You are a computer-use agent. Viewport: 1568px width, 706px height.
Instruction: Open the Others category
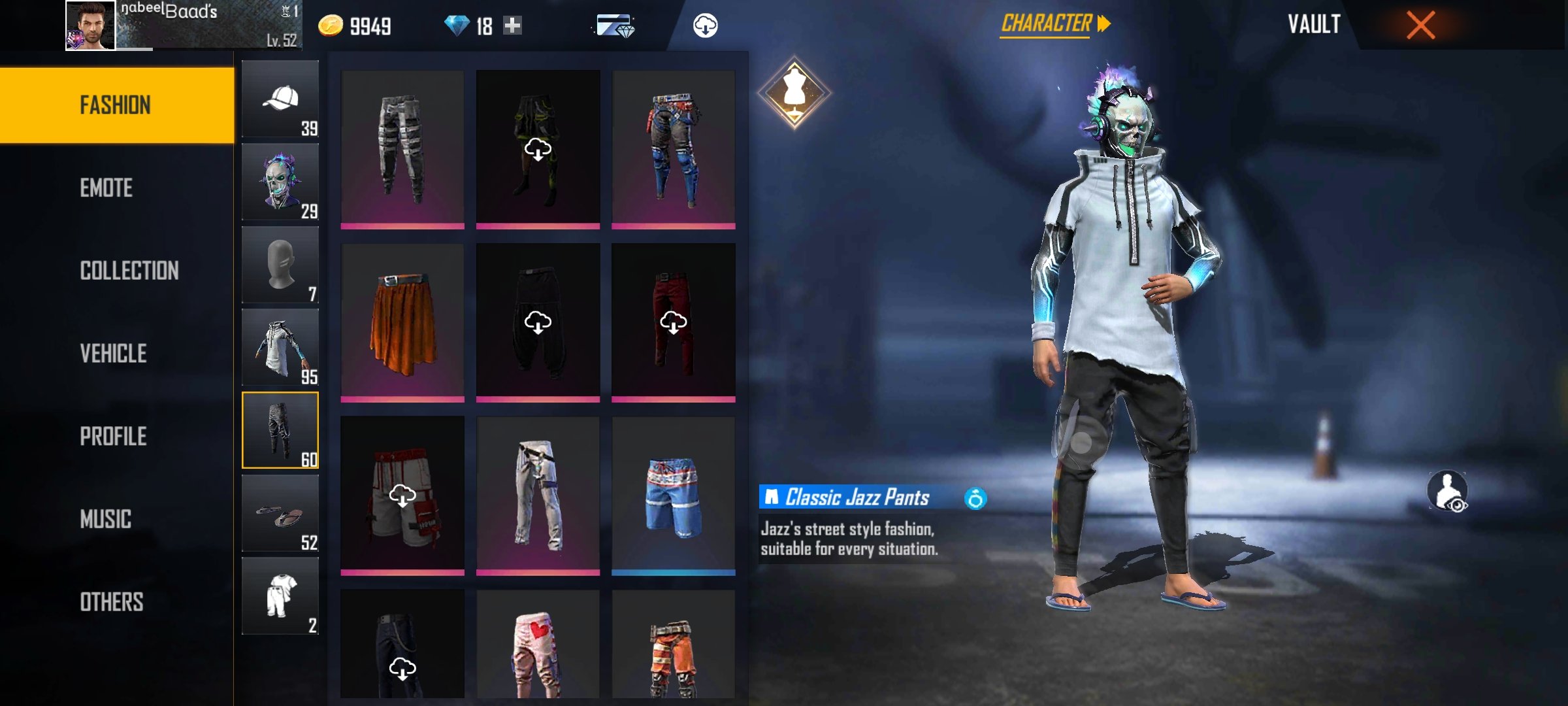pyautogui.click(x=112, y=602)
